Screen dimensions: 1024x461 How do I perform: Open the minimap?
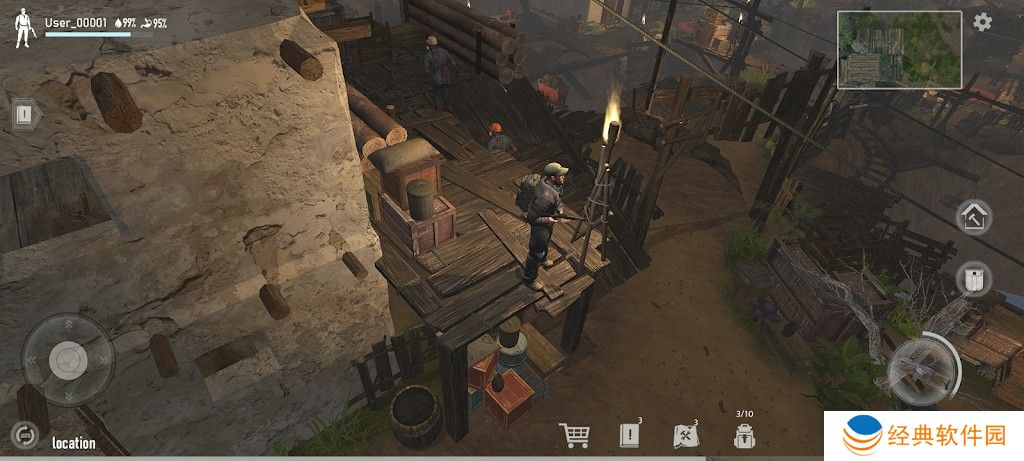click(x=898, y=50)
